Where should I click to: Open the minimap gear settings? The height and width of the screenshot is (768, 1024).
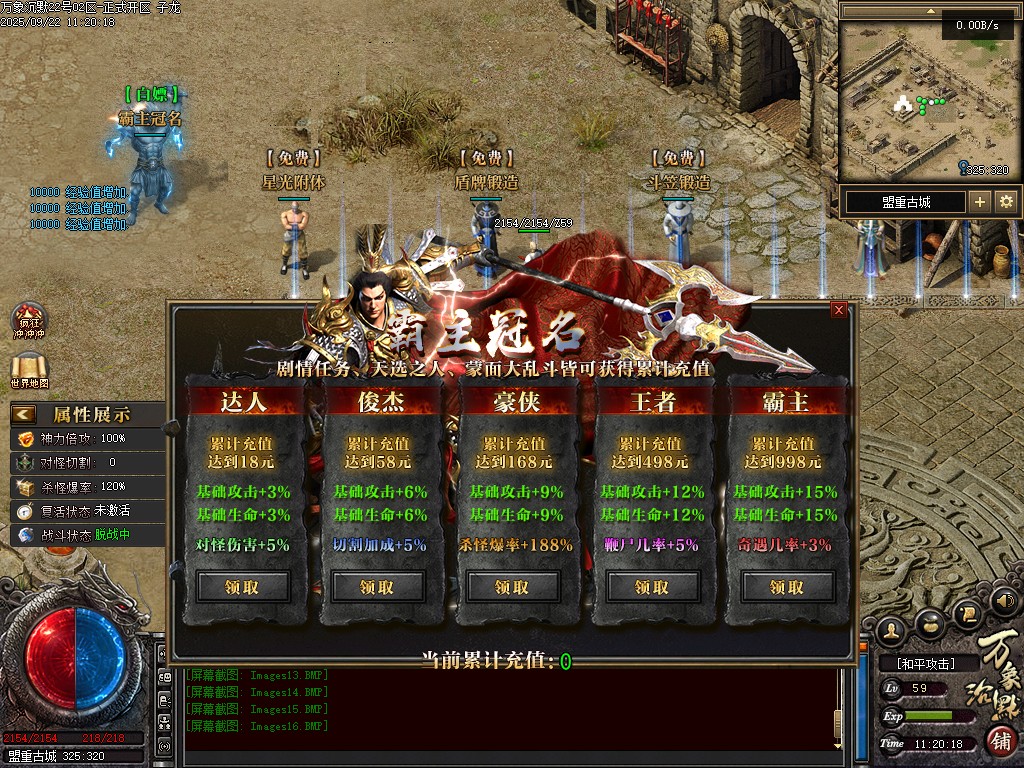[1006, 202]
